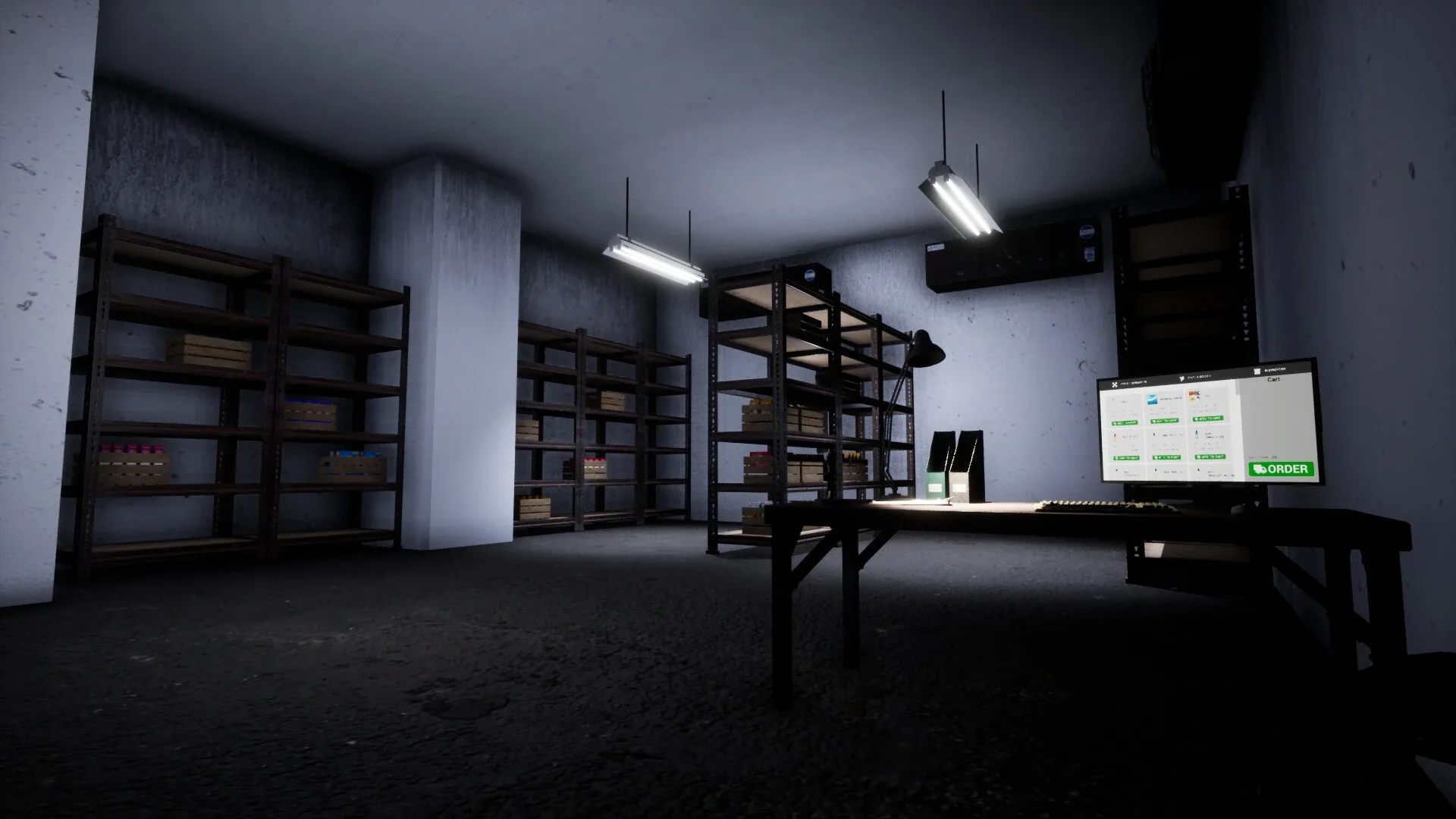The width and height of the screenshot is (1456, 819).
Task: Select the blue water pack product thumbnail
Action: [1153, 400]
